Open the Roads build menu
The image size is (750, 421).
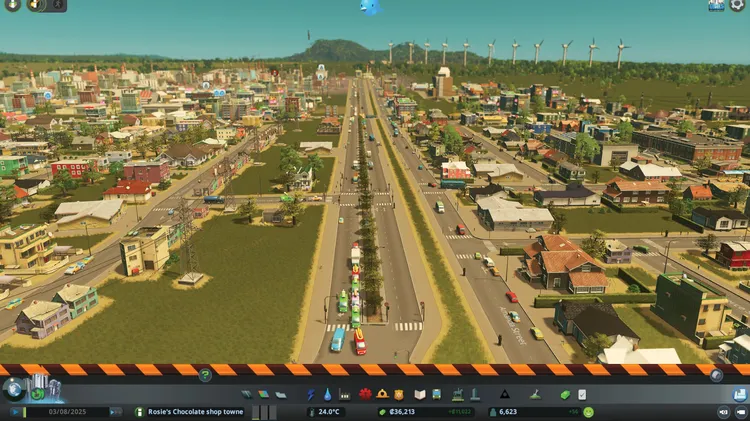[247, 394]
